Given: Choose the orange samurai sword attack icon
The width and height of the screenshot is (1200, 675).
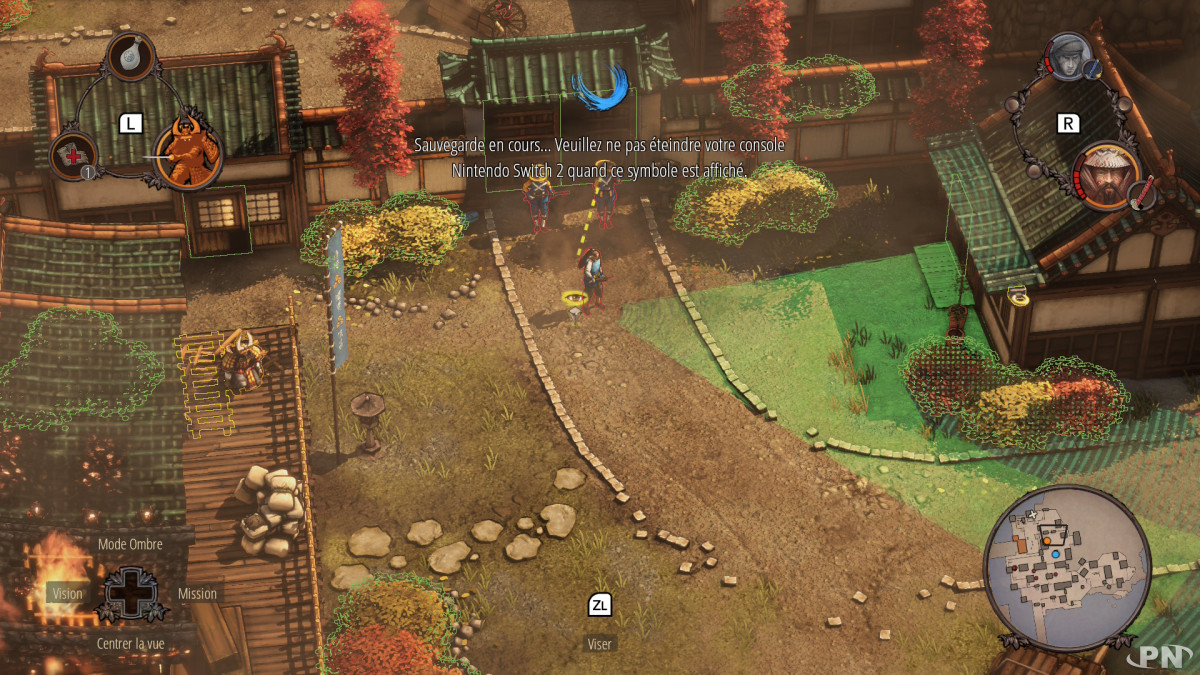Looking at the screenshot, I should (x=188, y=152).
